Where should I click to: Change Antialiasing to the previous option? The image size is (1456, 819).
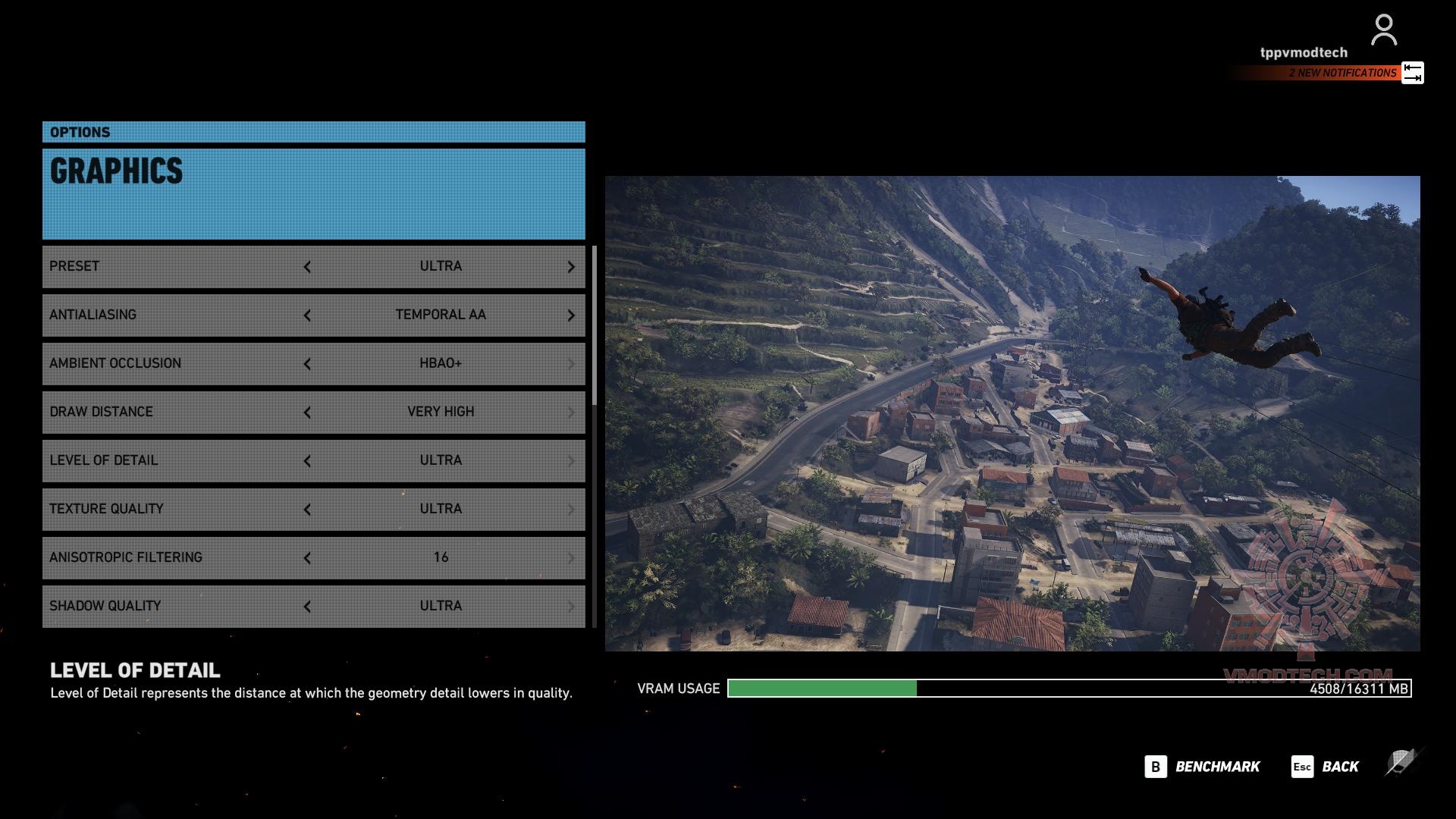tap(307, 315)
